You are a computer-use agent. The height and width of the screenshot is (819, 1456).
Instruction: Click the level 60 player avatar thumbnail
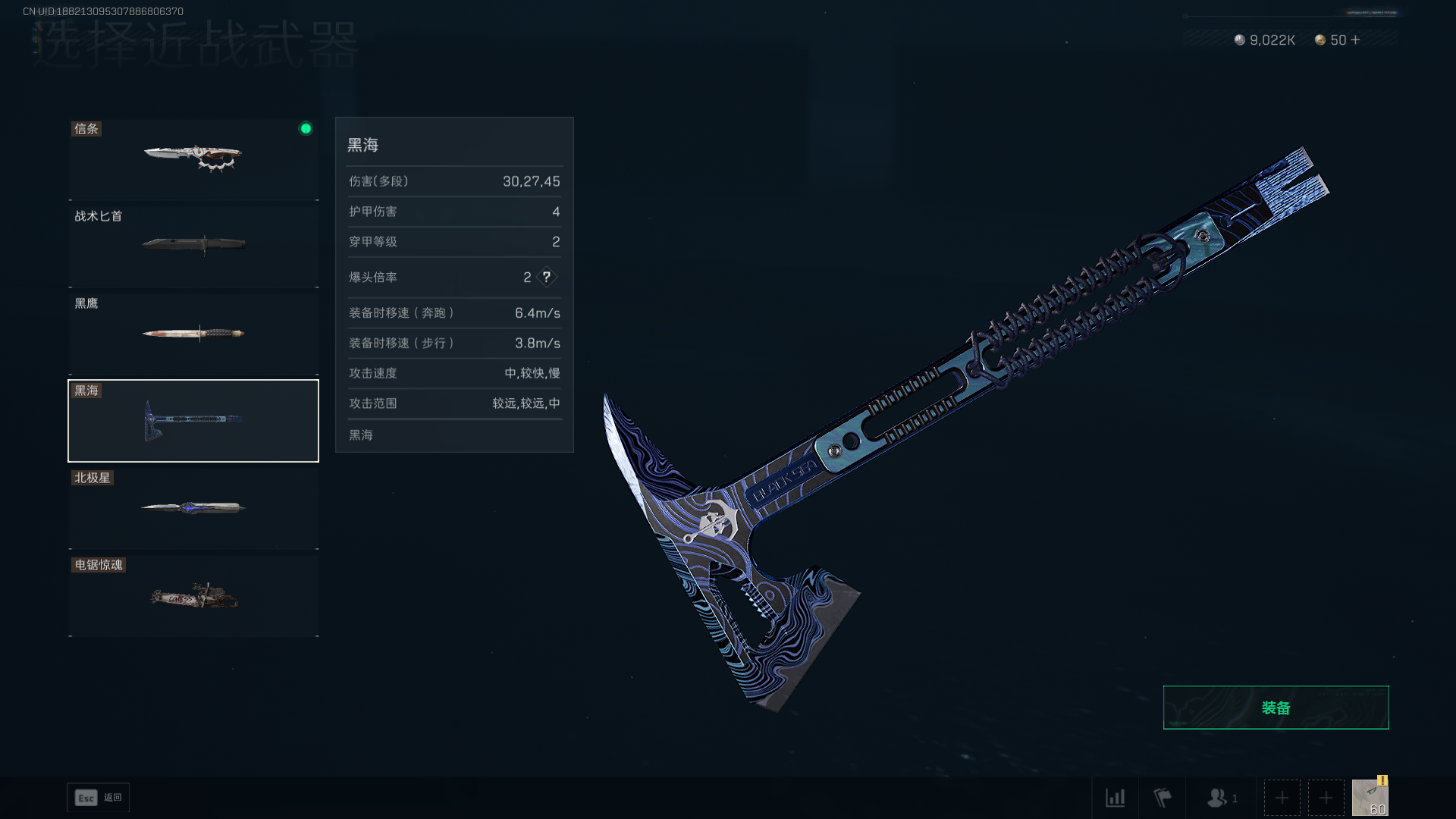pyautogui.click(x=1370, y=797)
